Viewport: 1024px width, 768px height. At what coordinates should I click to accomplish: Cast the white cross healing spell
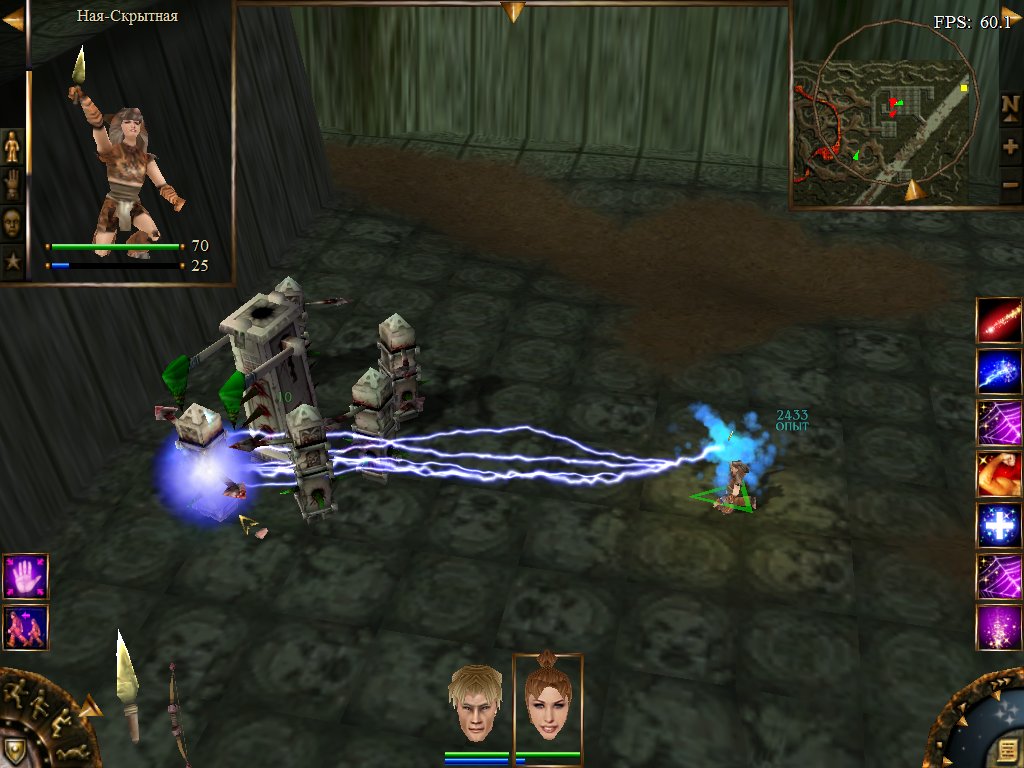(999, 526)
